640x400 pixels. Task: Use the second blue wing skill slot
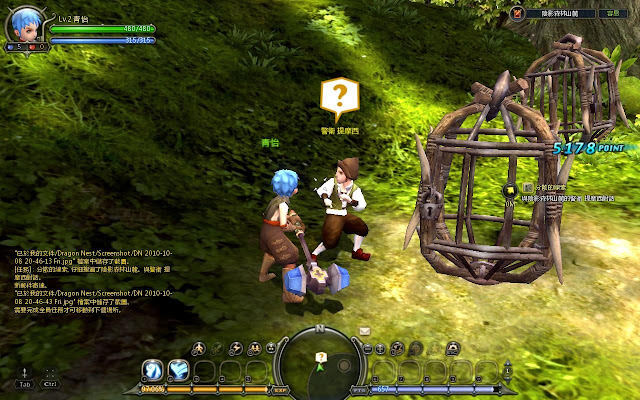179,370
